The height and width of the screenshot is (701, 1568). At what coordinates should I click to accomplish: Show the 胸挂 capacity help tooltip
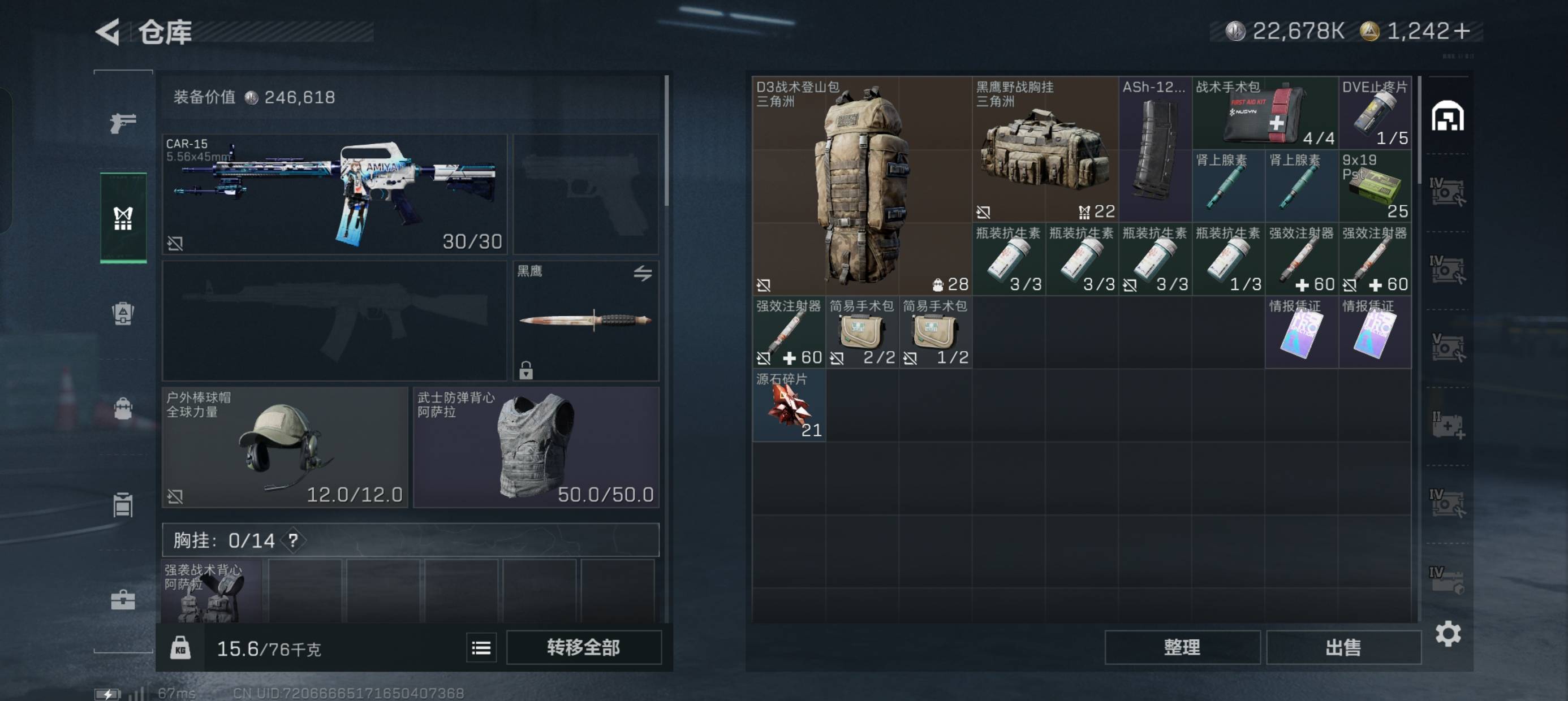coord(294,540)
